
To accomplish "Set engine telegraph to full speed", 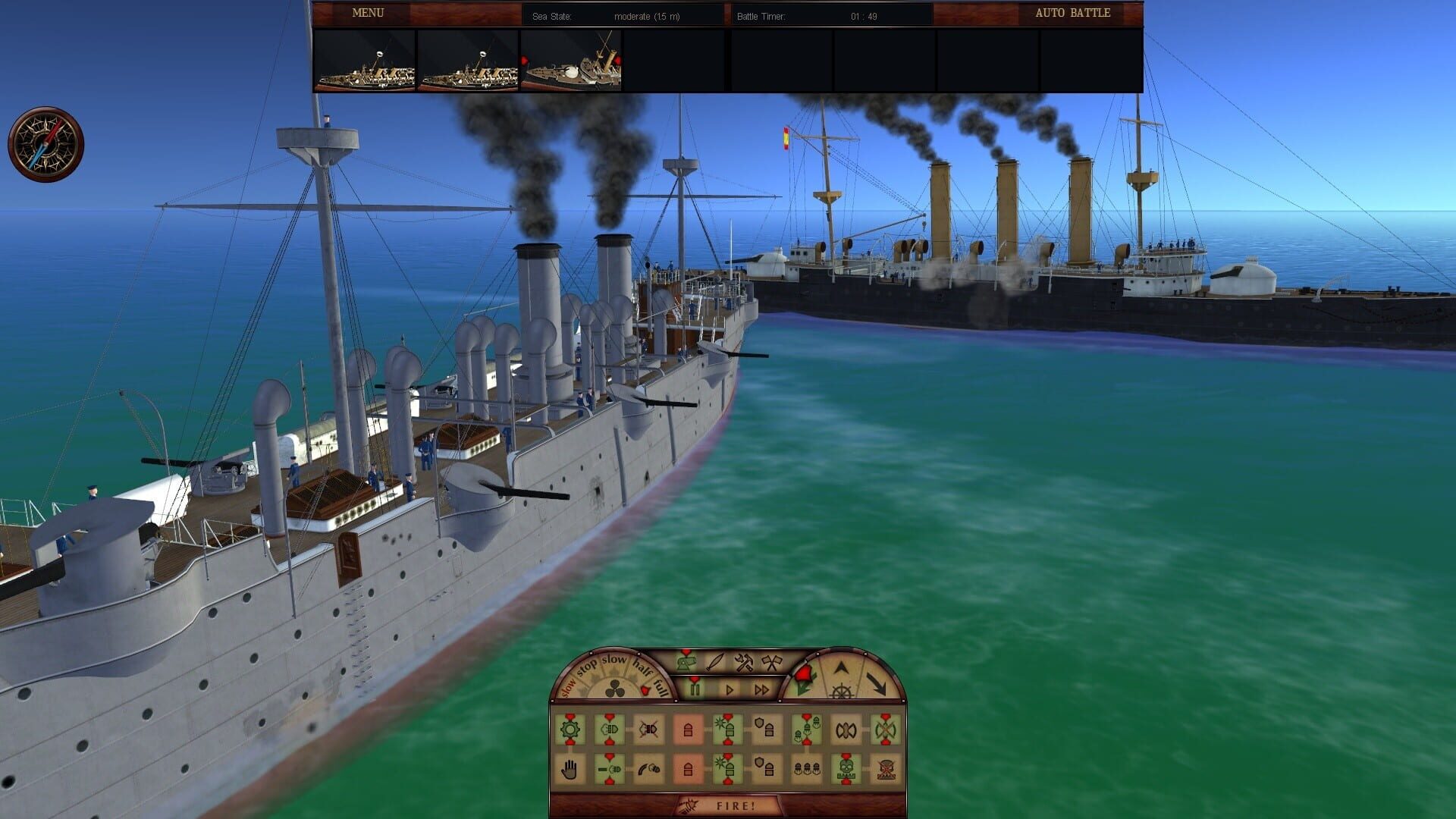I will [x=660, y=688].
